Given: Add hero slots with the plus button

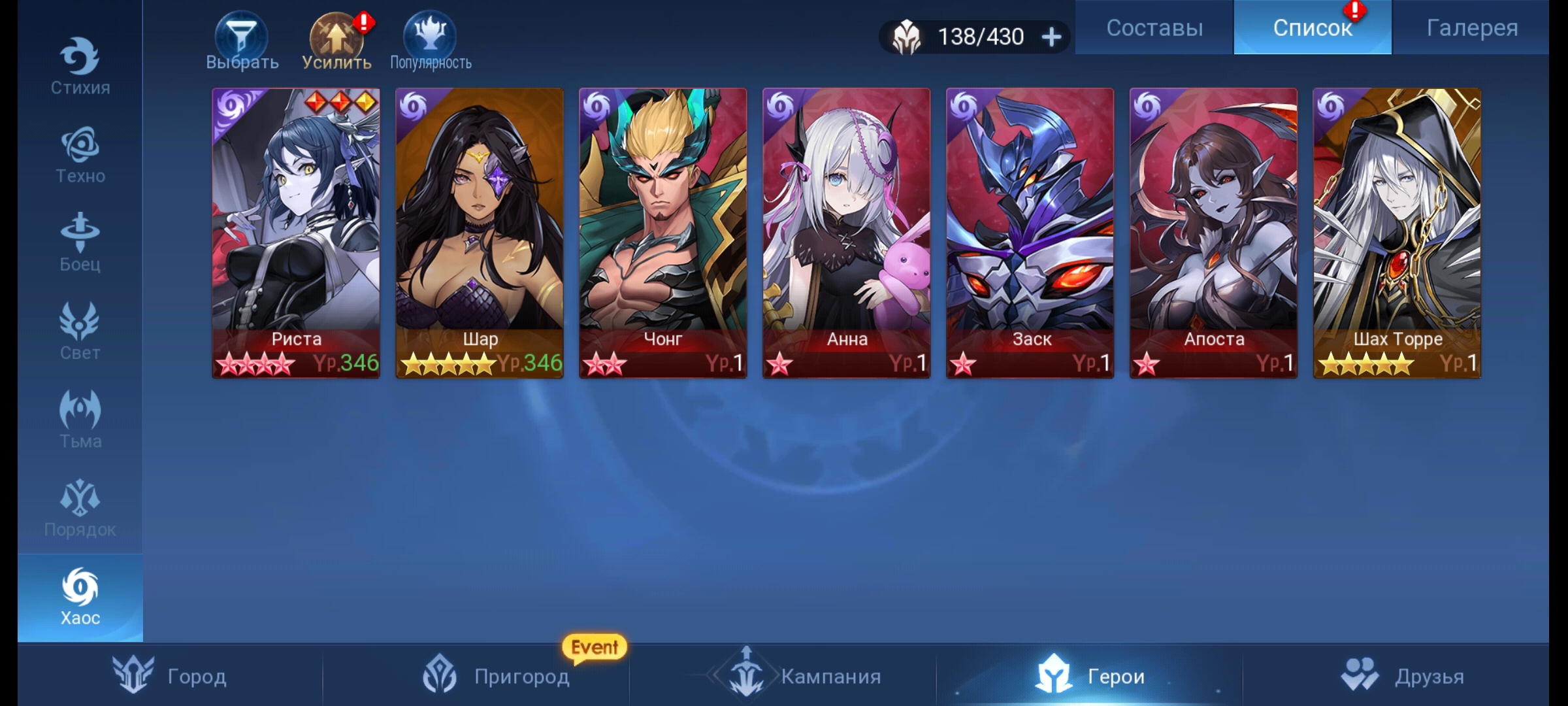Looking at the screenshot, I should coord(1051,37).
